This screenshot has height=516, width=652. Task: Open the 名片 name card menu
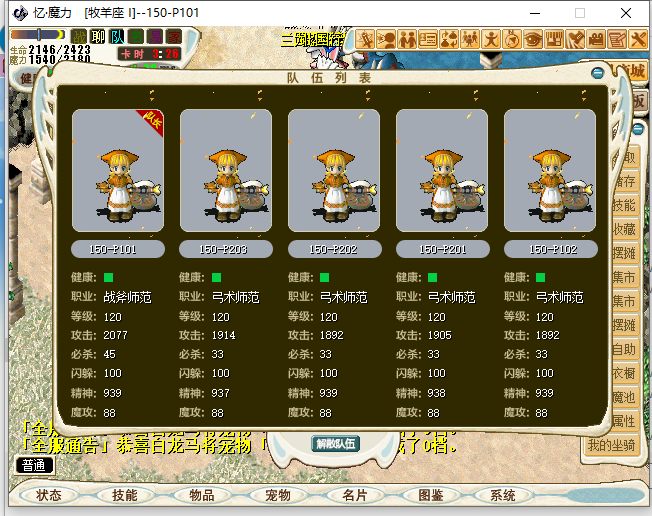tap(354, 495)
